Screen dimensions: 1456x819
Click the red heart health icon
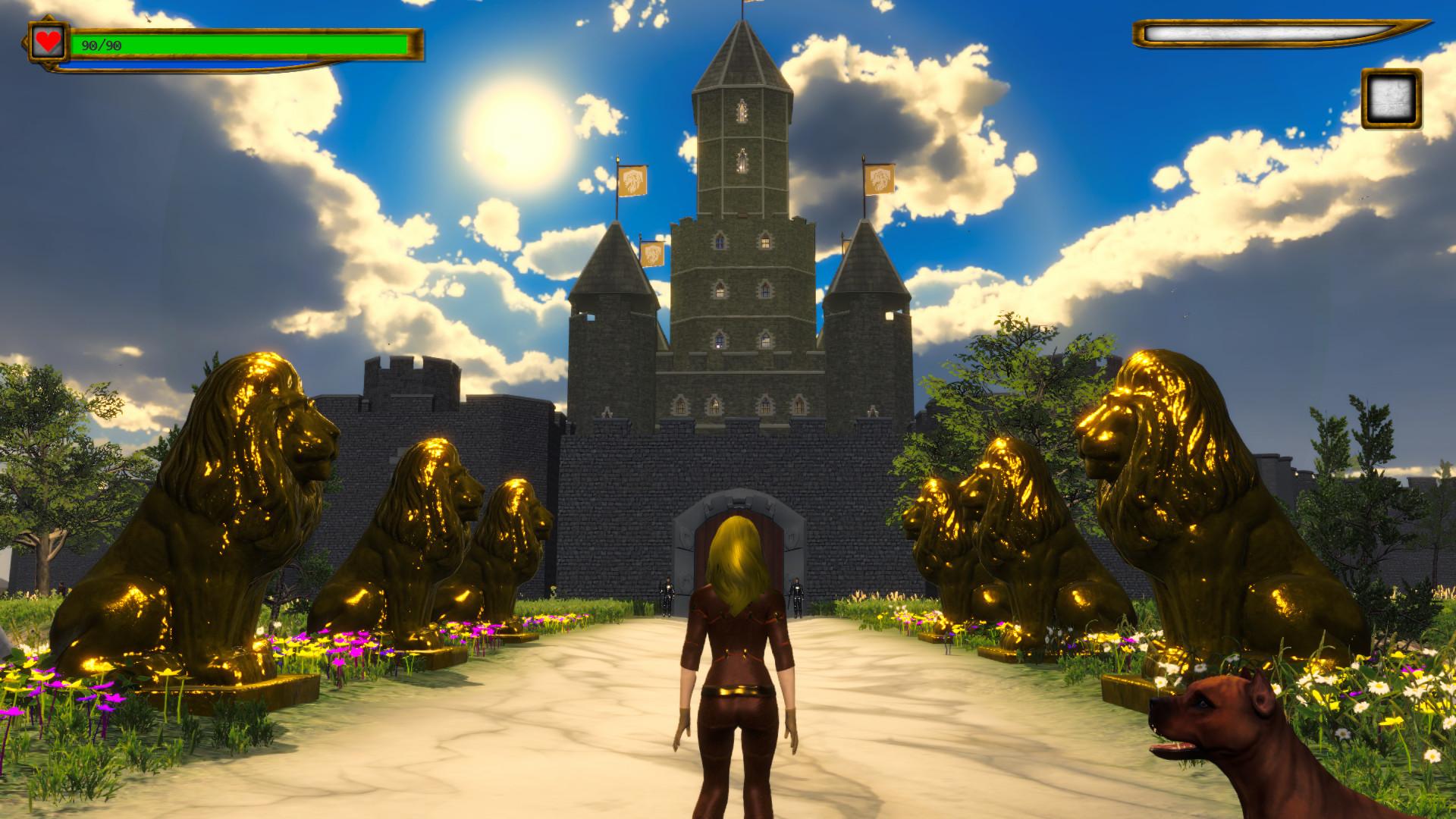(47, 43)
